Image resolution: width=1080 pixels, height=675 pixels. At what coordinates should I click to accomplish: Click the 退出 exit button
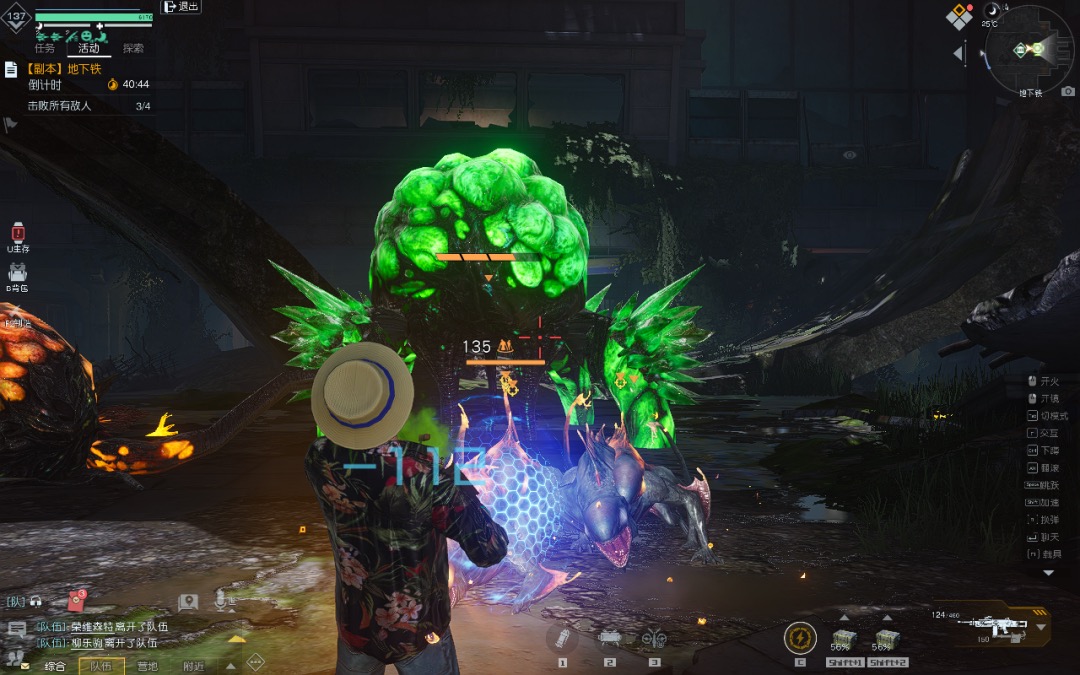(181, 7)
